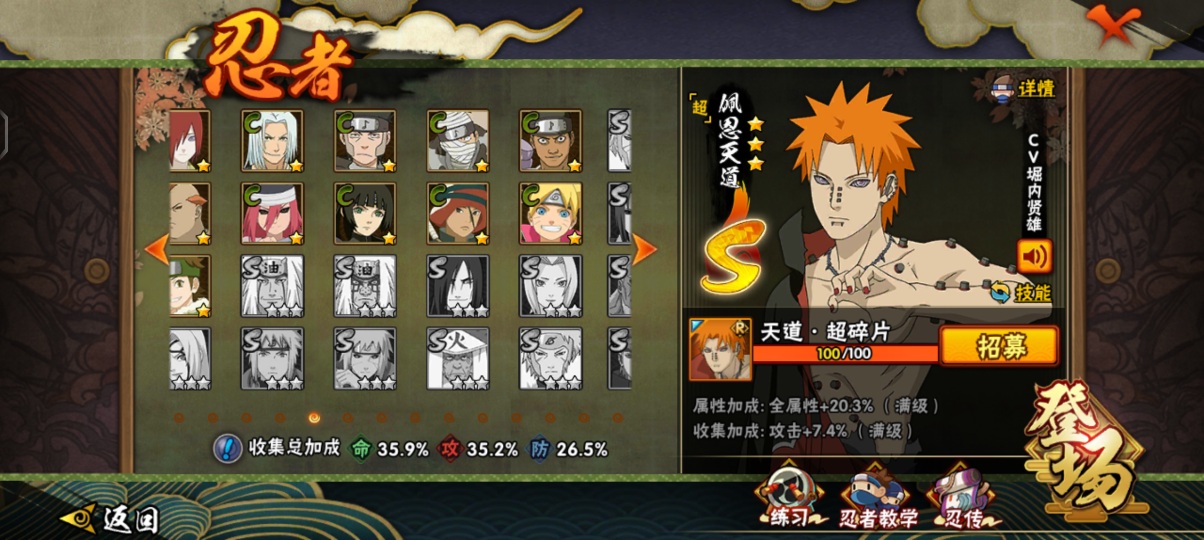The image size is (1204, 540).
Task: Select the bandage-faced ninja portrait
Action: point(458,140)
